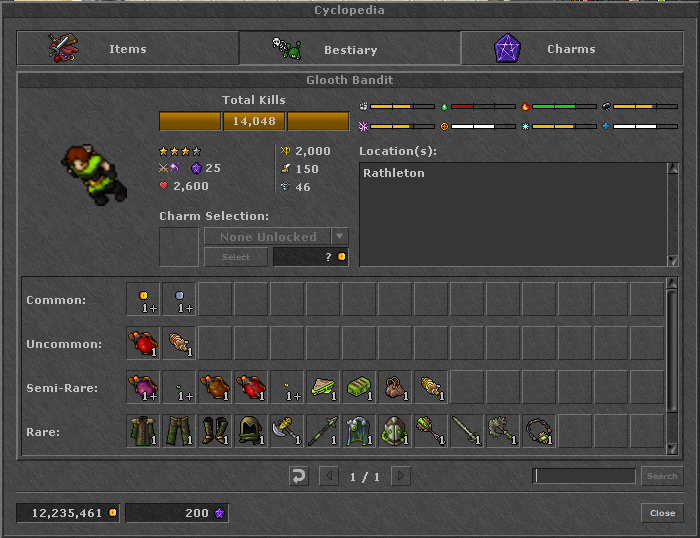Viewport: 700px width, 538px height.
Task: Go to the previous page arrow
Action: [328, 476]
